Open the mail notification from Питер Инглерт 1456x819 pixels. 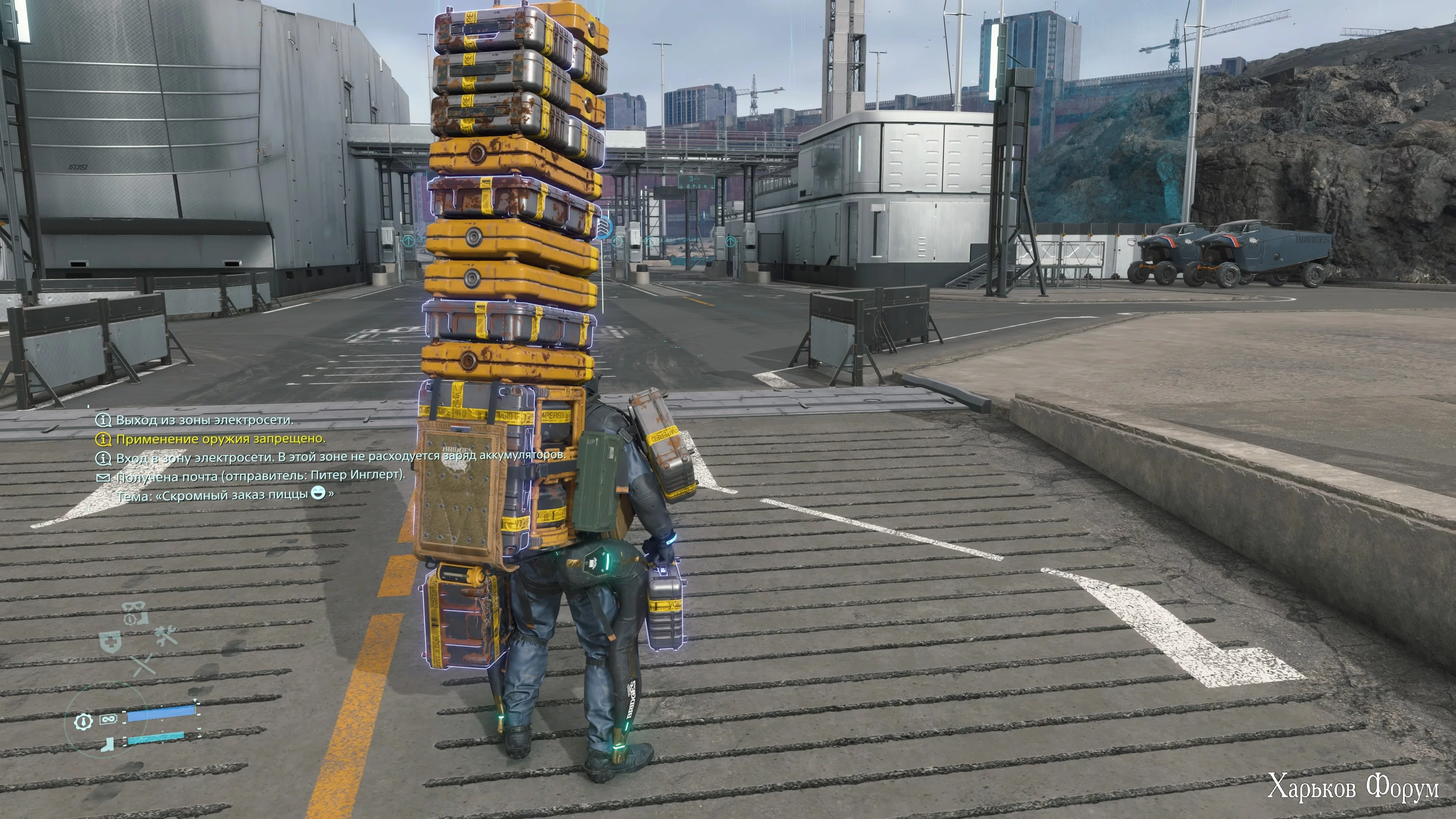260,476
